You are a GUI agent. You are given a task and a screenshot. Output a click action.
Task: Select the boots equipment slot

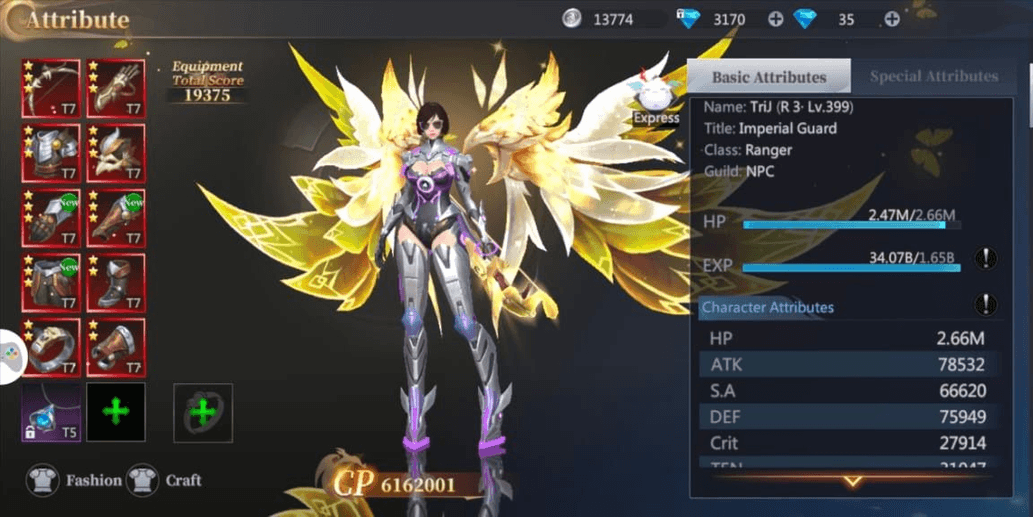tap(116, 283)
